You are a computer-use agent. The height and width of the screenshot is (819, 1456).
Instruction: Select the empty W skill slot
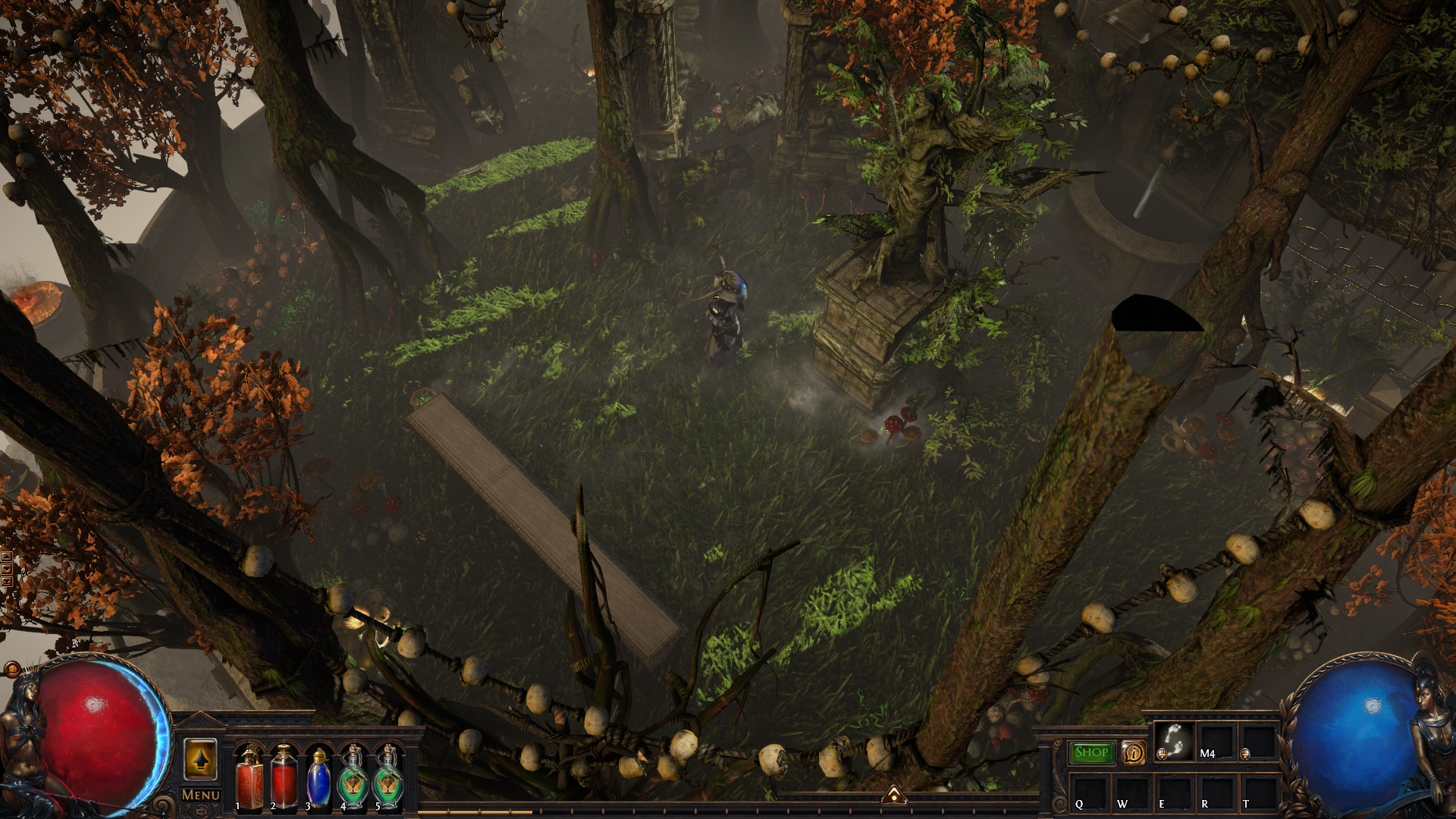pos(1131,792)
